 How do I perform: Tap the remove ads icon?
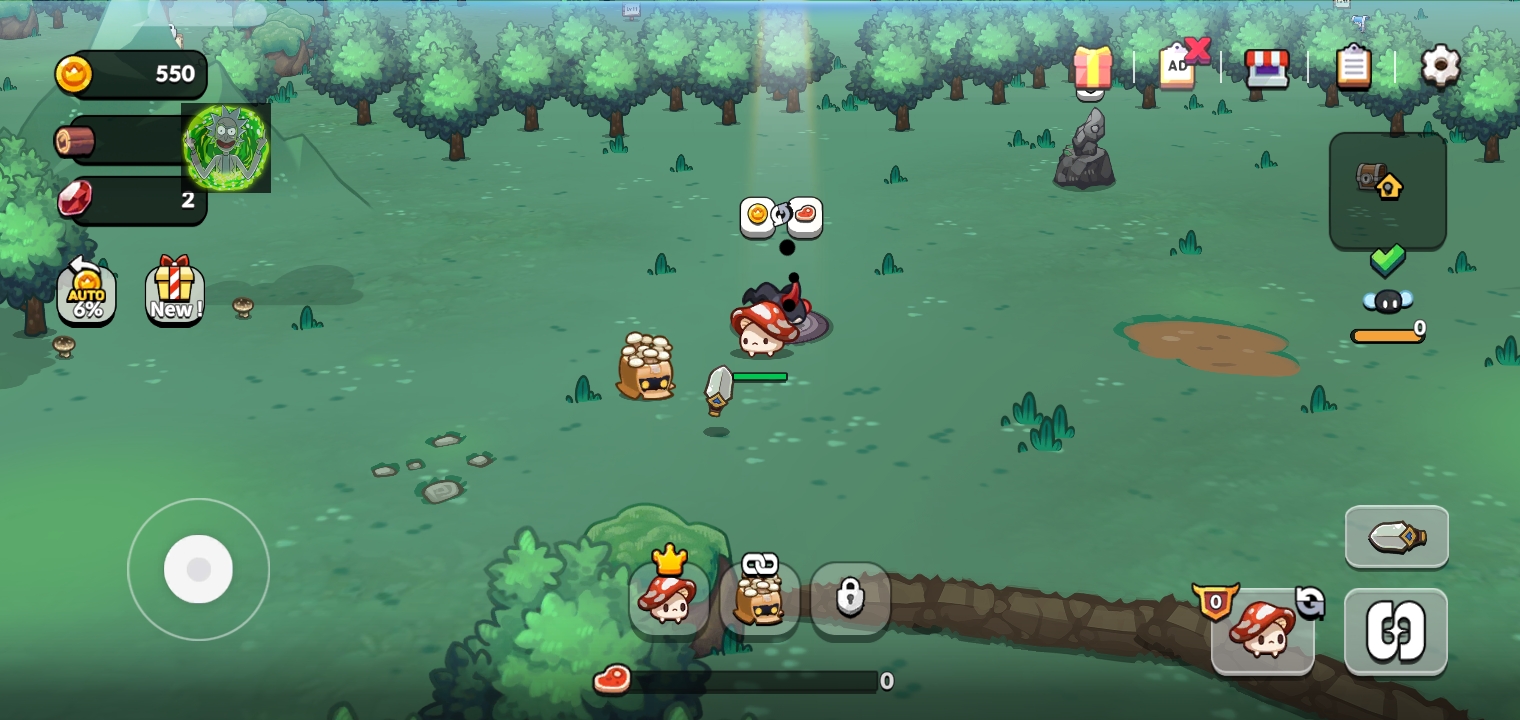(x=1180, y=66)
